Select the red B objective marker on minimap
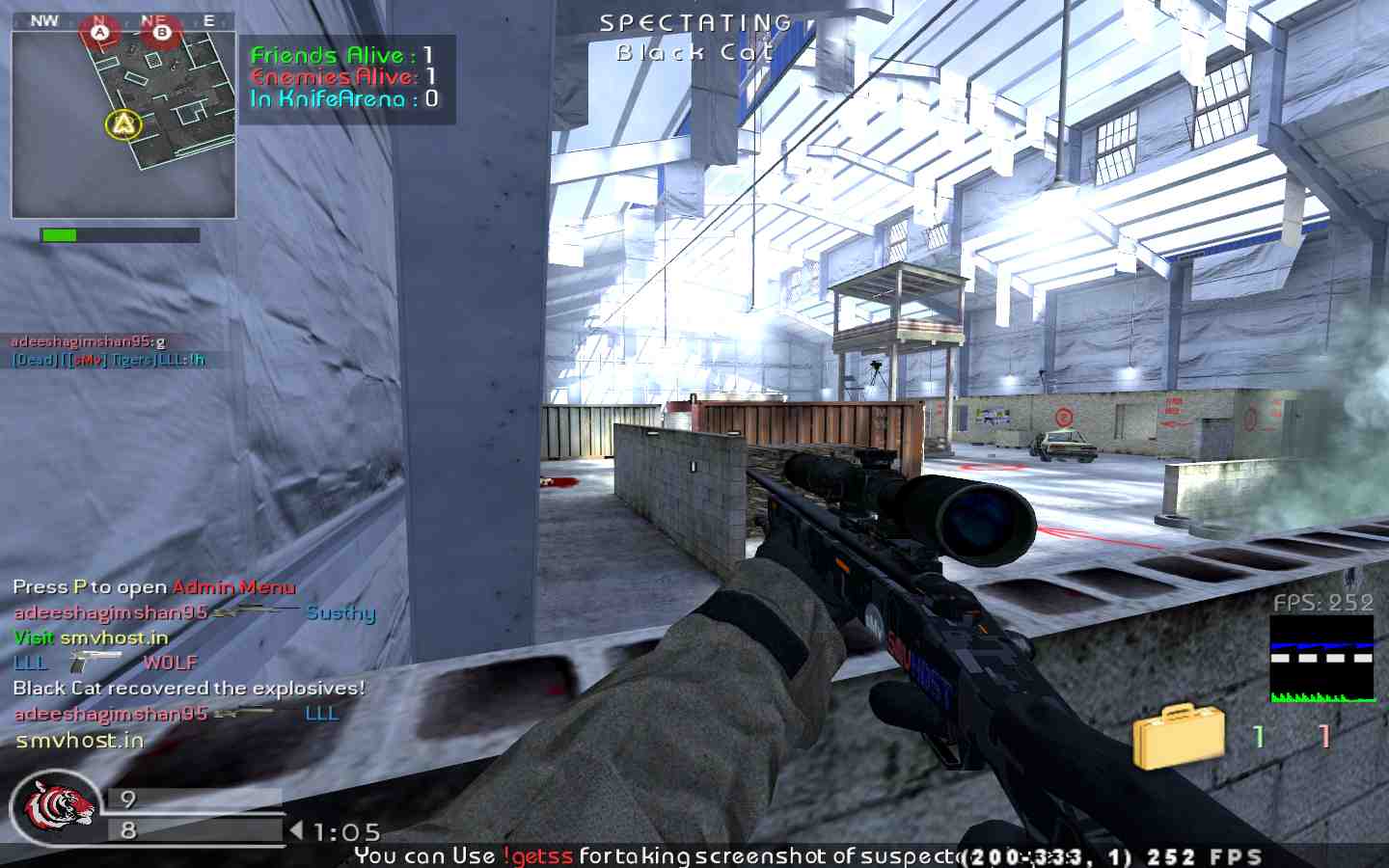 coord(161,33)
